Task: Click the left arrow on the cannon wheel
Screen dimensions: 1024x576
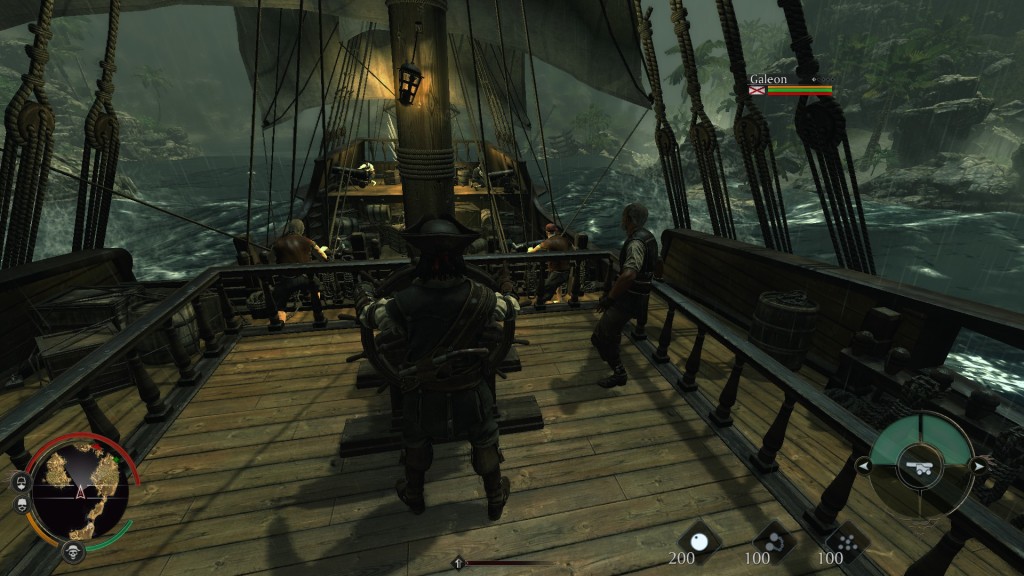Action: coord(861,465)
